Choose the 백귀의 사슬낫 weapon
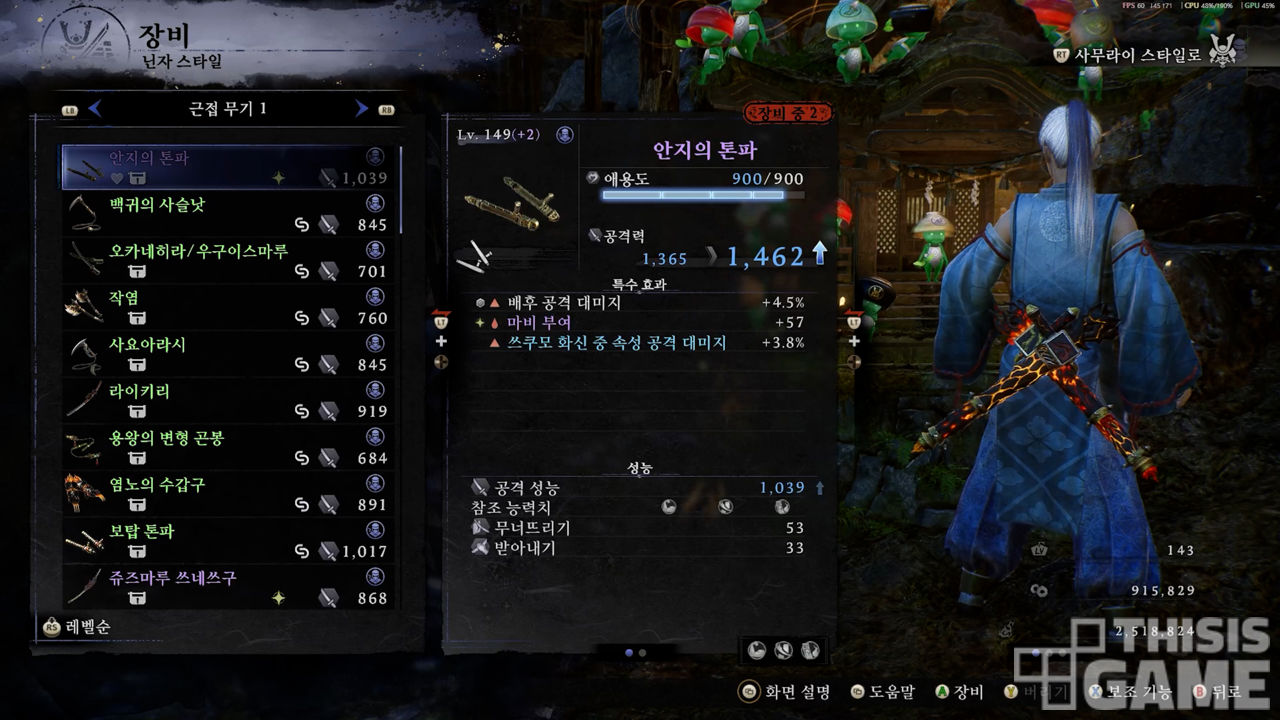 230,214
